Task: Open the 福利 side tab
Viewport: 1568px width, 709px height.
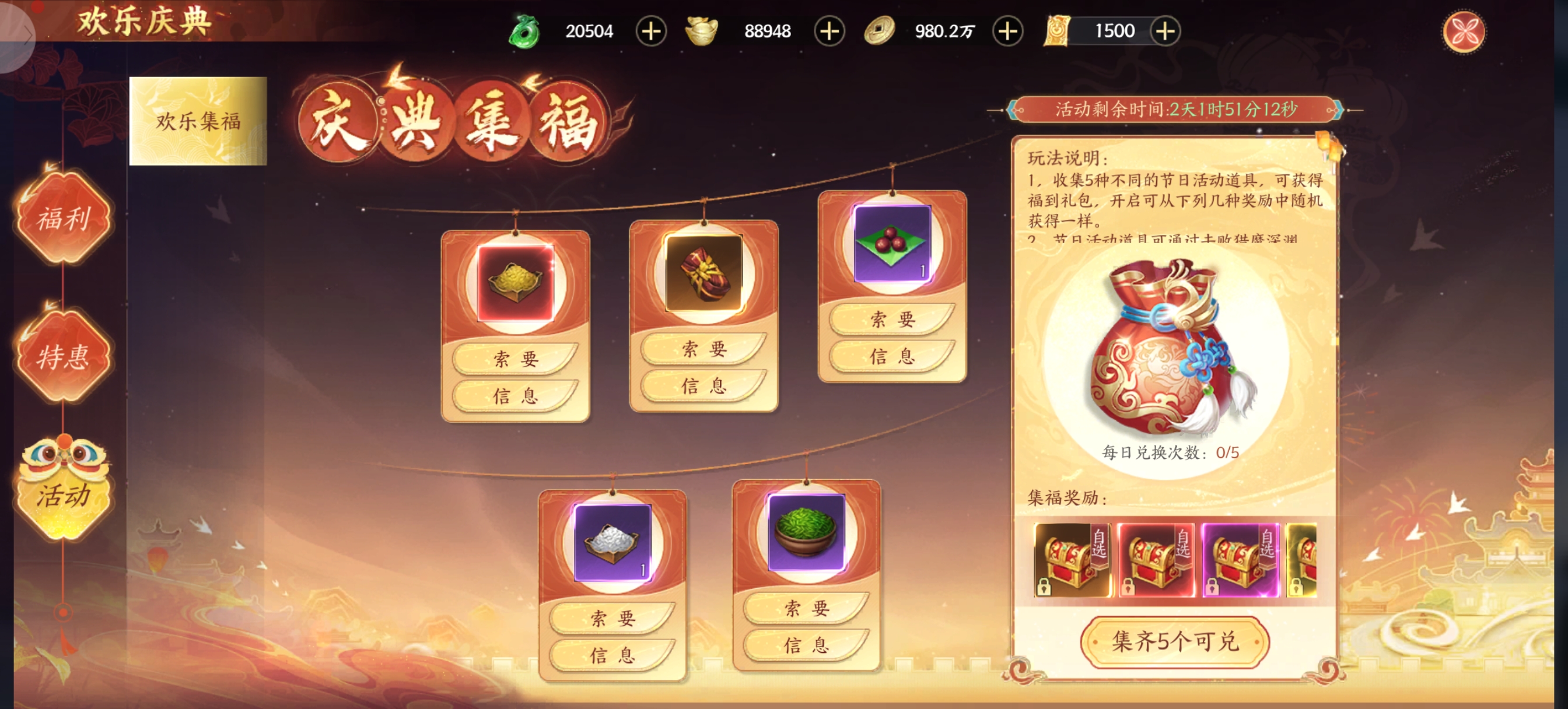Action: tap(64, 218)
